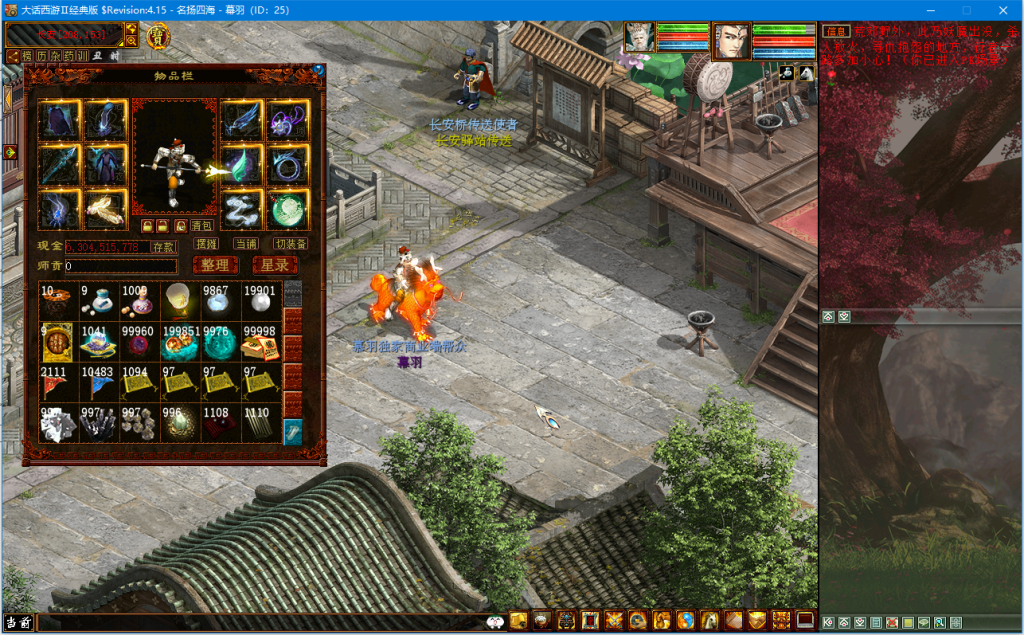
Task: Select the sky lantern item slot
Action: [179, 299]
